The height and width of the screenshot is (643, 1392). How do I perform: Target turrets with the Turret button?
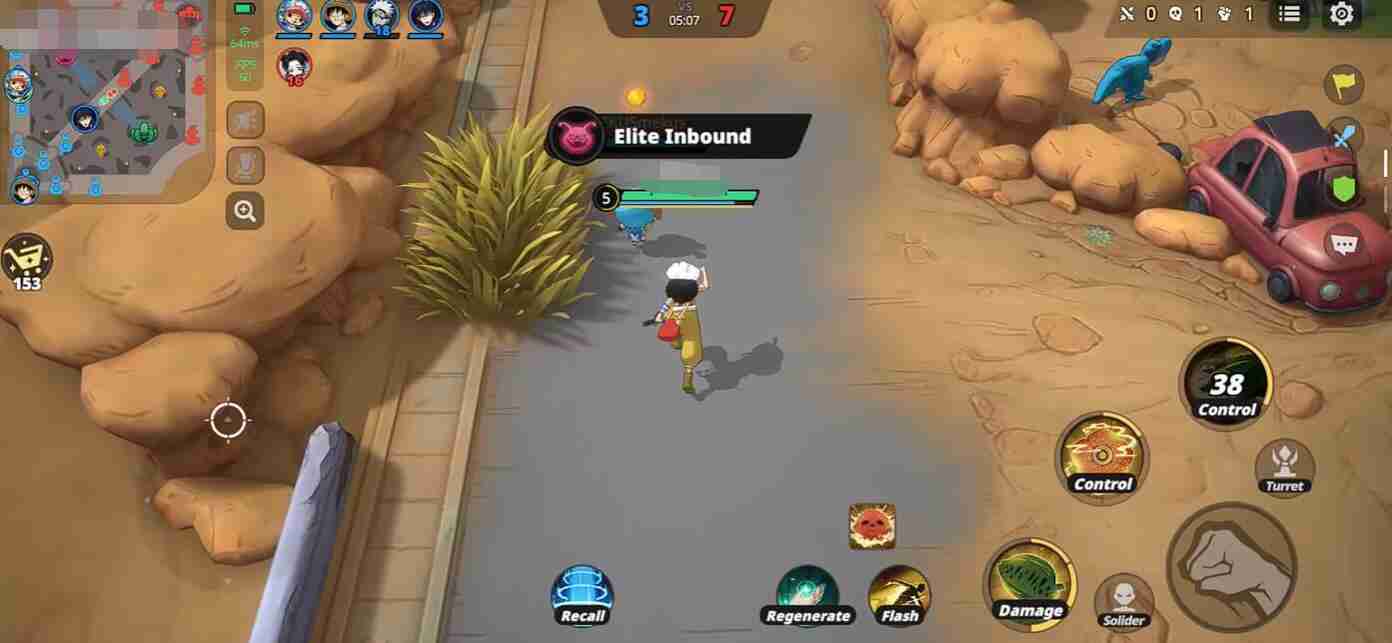pos(1284,466)
